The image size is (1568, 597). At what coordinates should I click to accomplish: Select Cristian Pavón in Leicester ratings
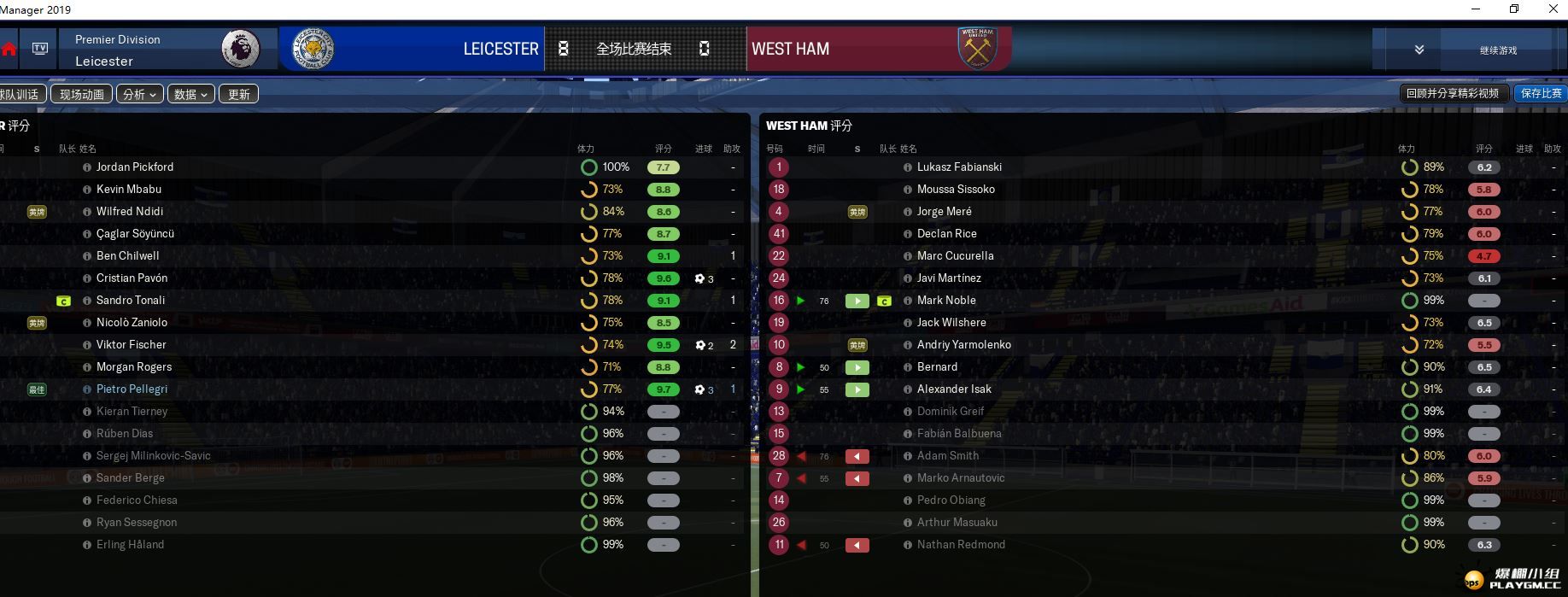pos(132,278)
